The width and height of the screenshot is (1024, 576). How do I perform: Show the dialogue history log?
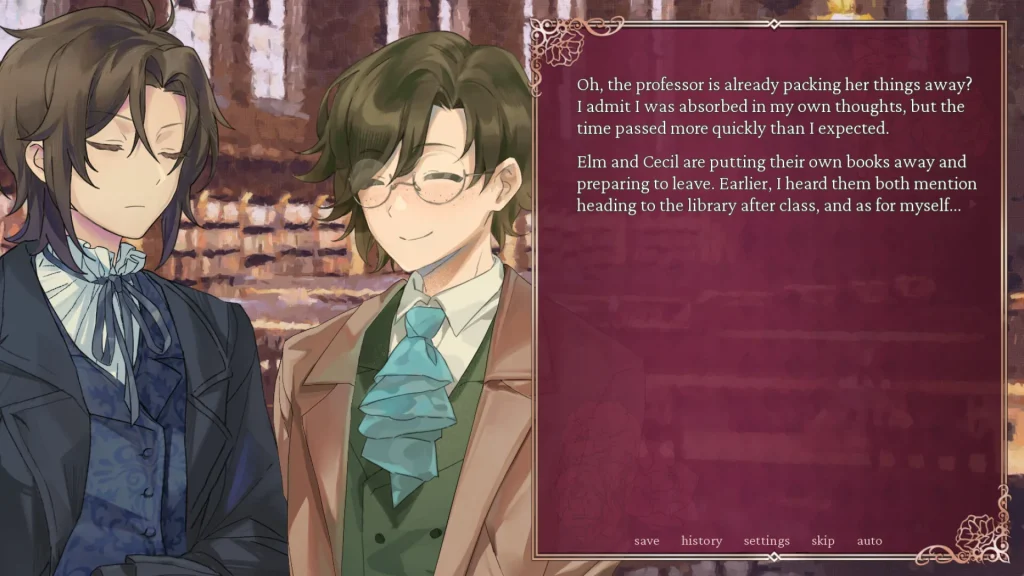(701, 541)
